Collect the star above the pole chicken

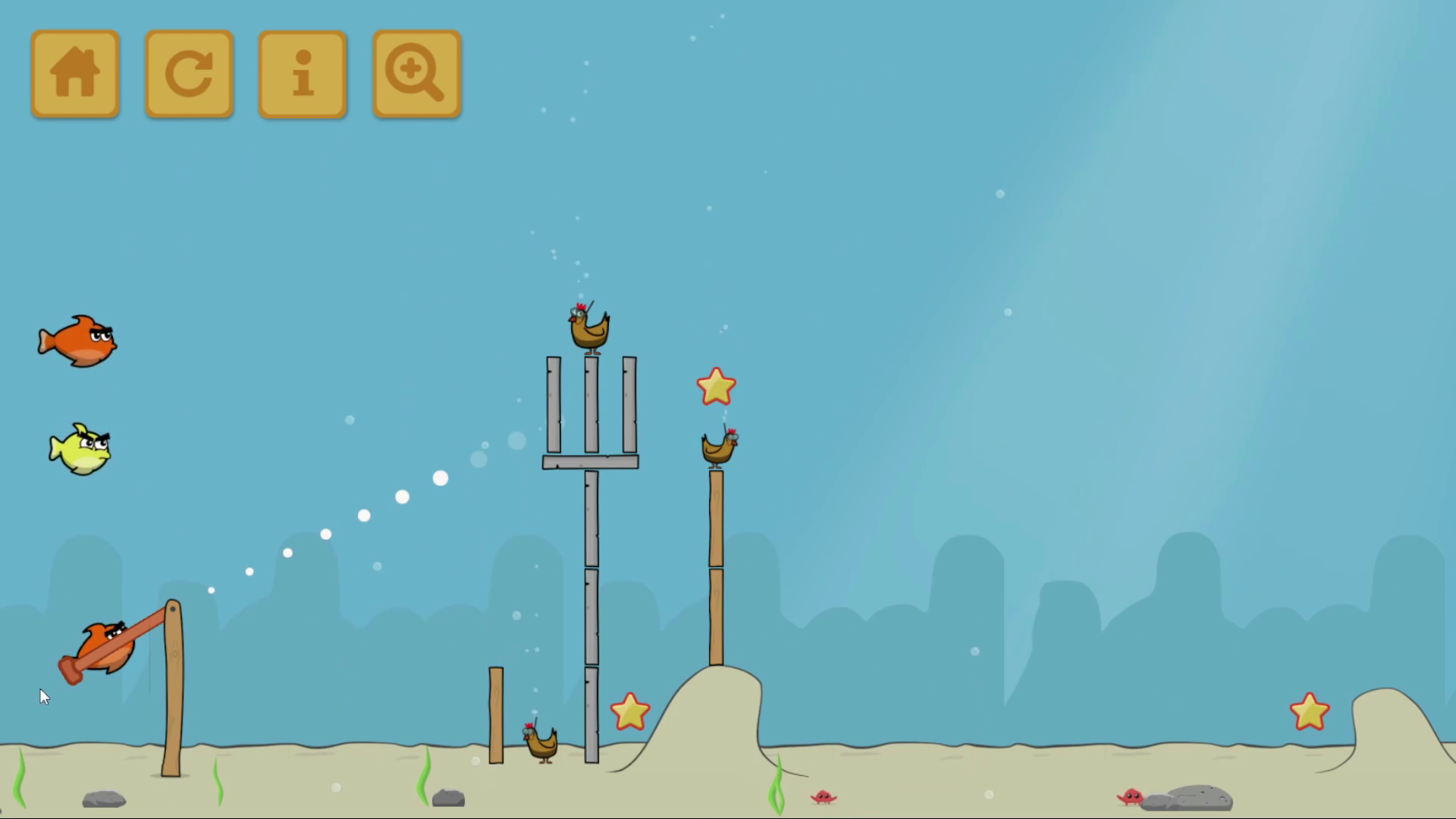[715, 387]
